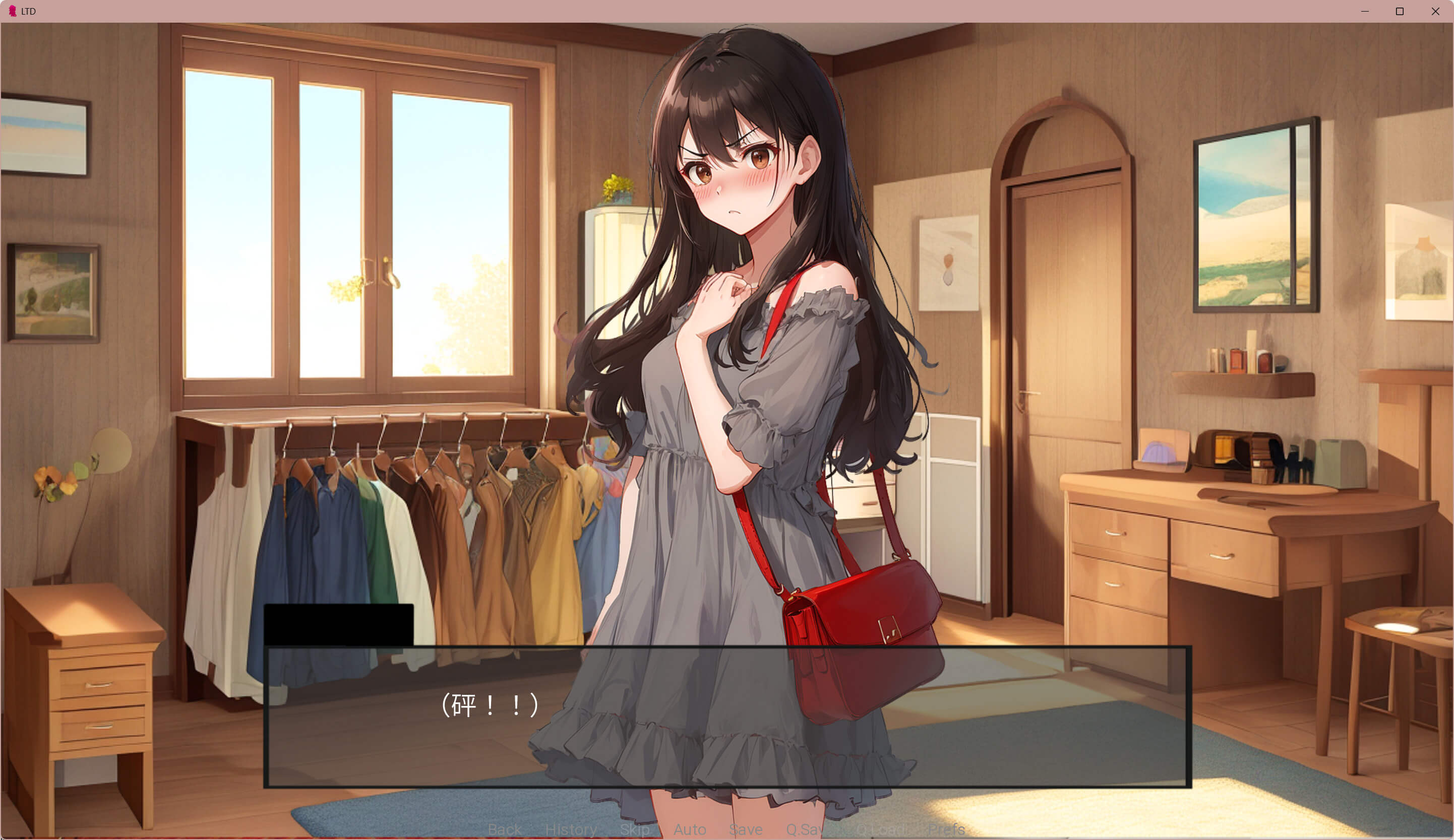The height and width of the screenshot is (840, 1454).
Task: Quick save with Q.Save
Action: tap(806, 829)
